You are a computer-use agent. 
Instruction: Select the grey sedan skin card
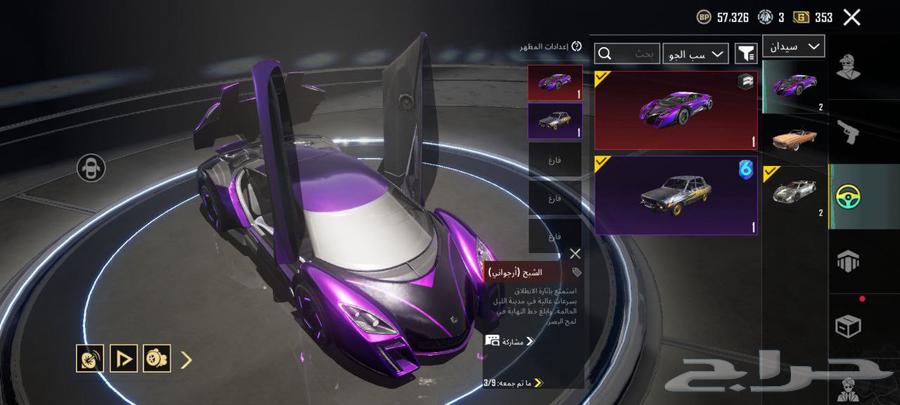676,195
